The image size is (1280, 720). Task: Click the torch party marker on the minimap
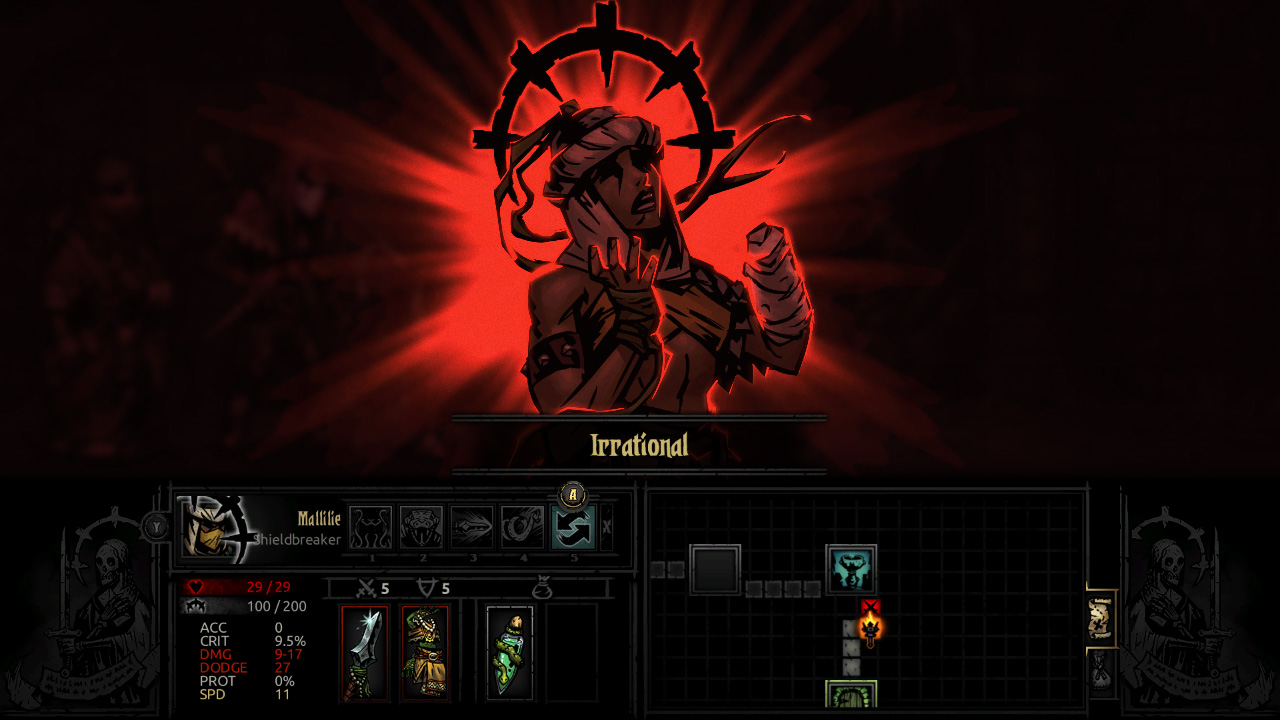(x=869, y=628)
